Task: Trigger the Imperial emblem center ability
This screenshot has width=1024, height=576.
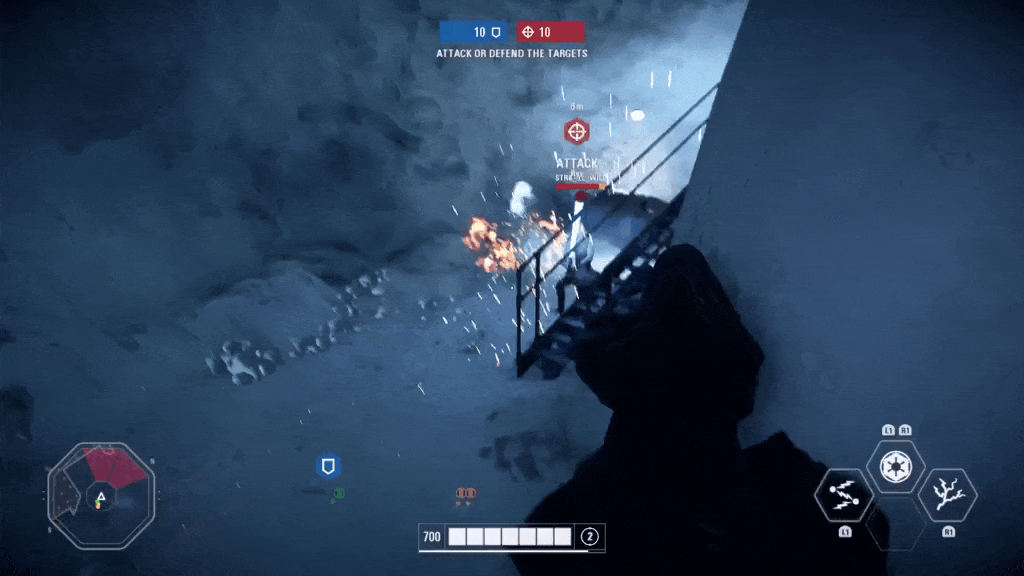Action: 895,465
